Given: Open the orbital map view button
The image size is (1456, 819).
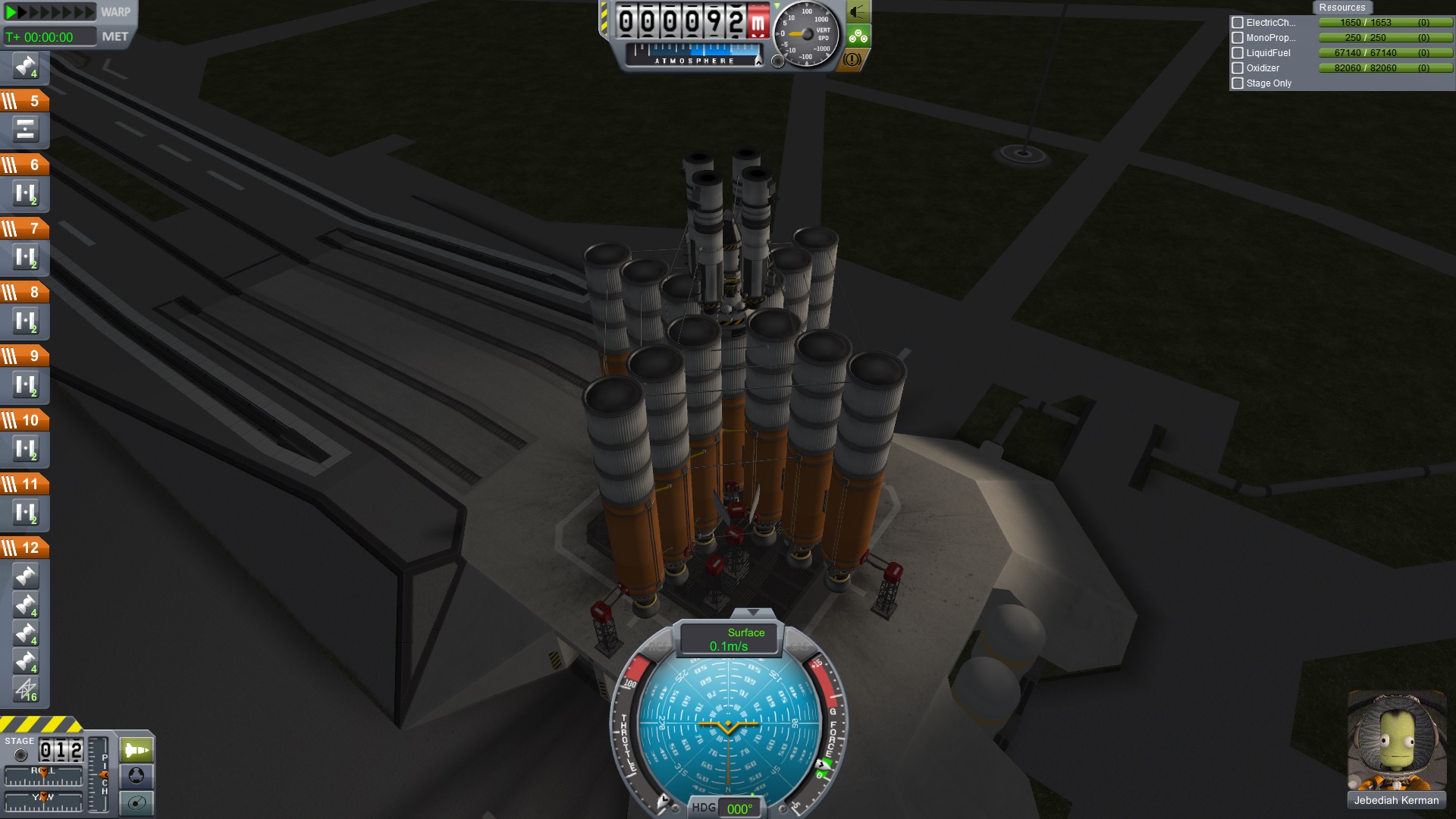Looking at the screenshot, I should point(136,802).
